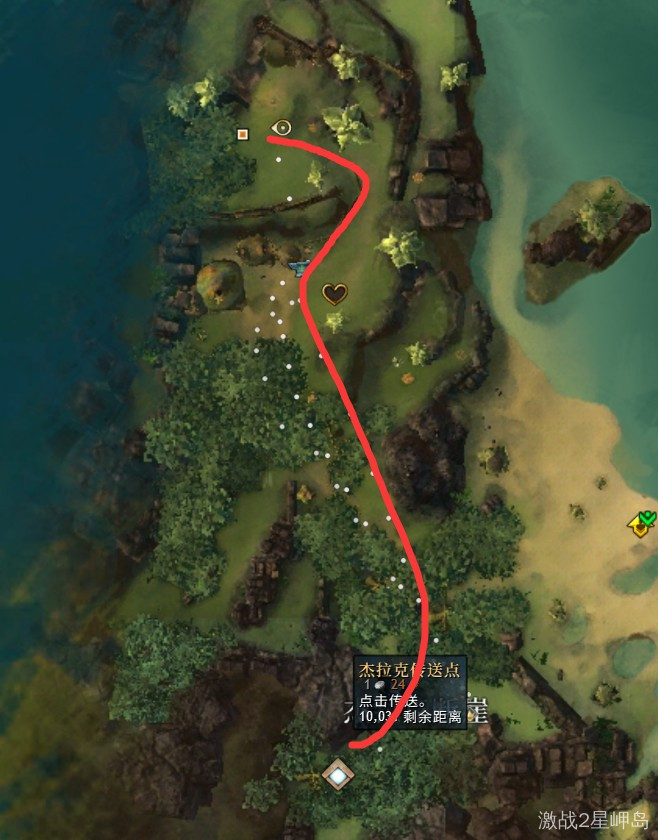658x840 pixels.
Task: Select the yellow marker with green check
Action: pos(641,523)
